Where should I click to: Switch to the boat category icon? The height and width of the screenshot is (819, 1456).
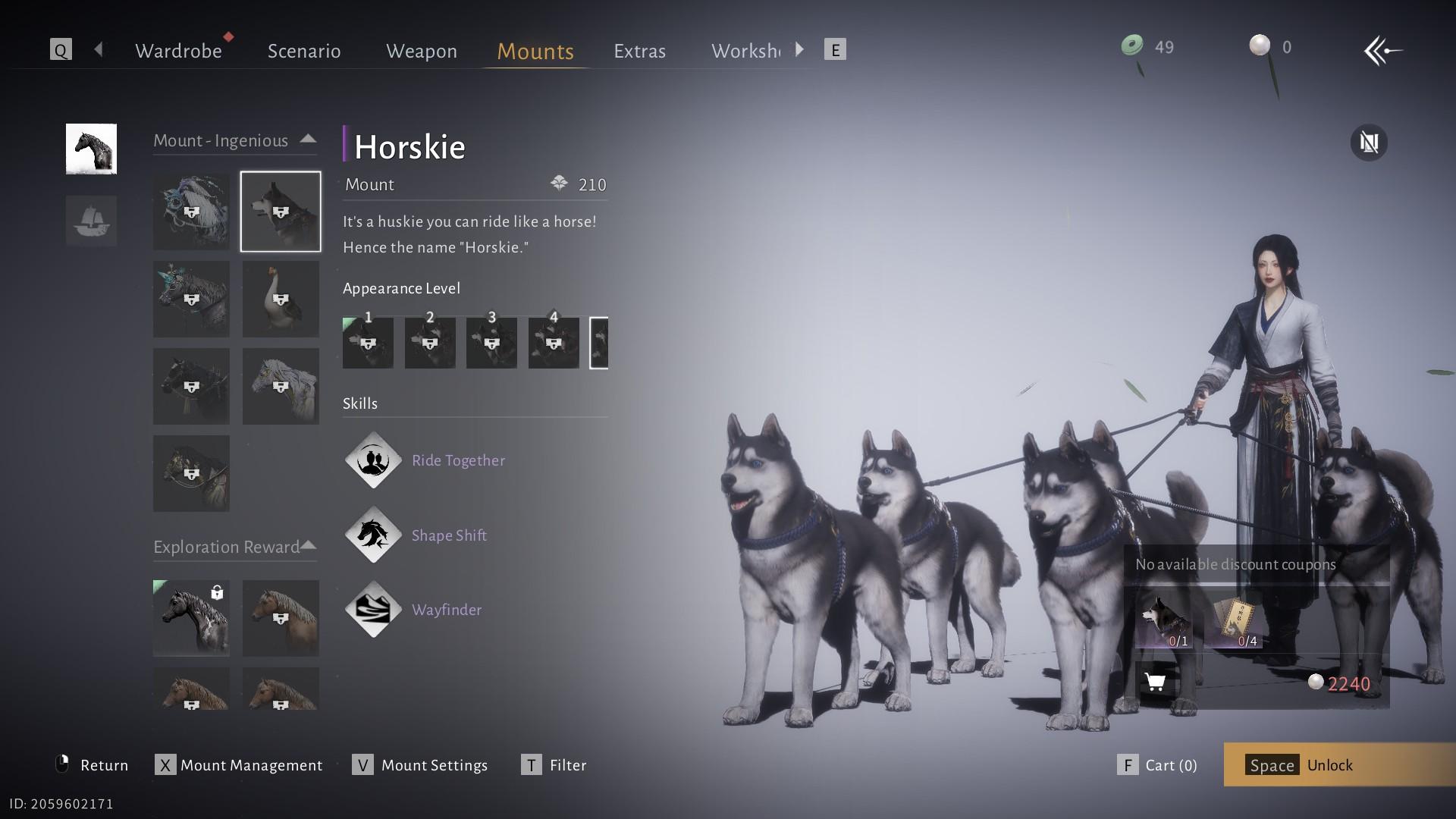coord(91,221)
